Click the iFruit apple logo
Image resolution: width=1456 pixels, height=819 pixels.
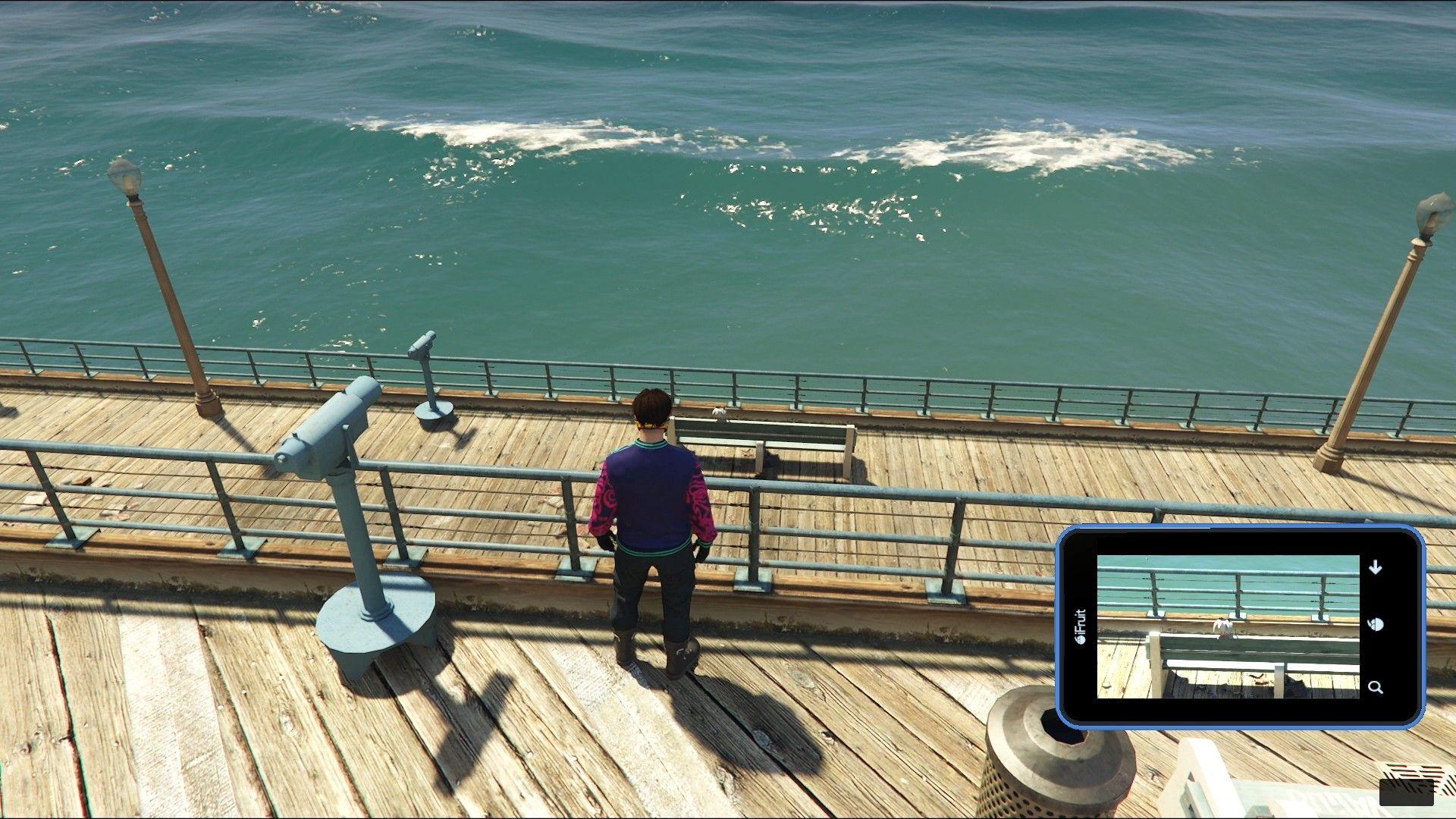coord(1079,641)
